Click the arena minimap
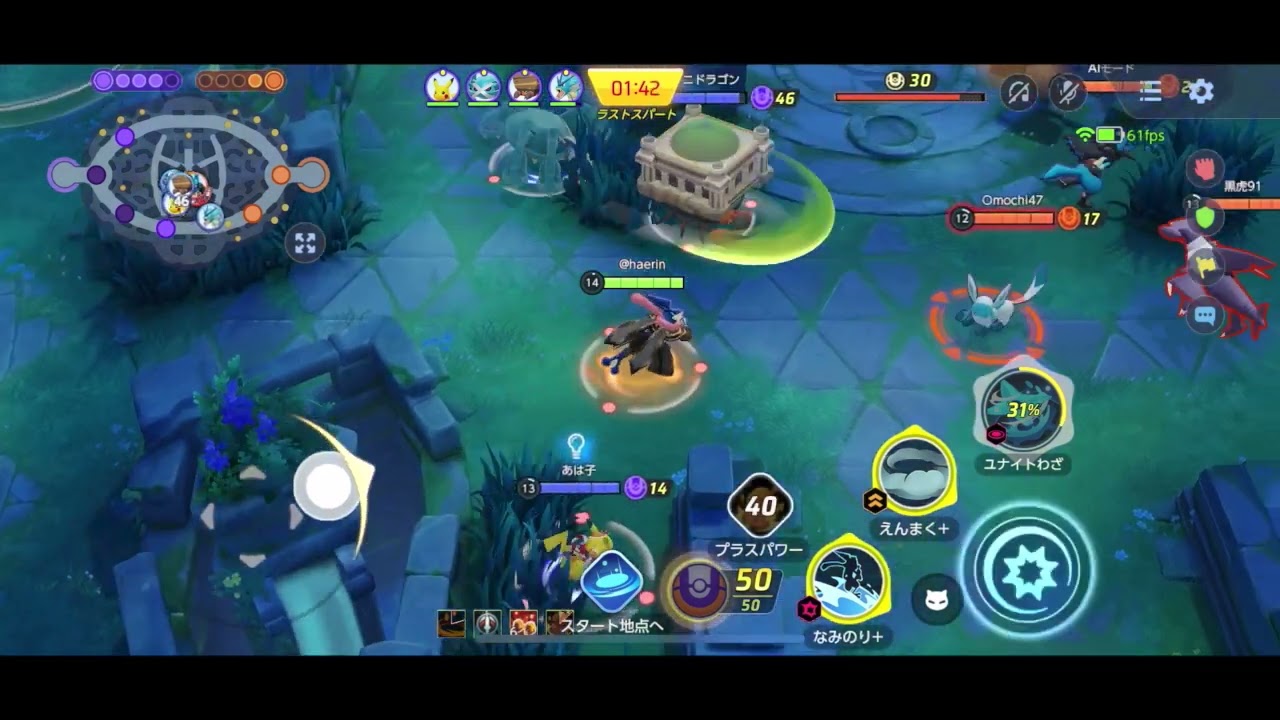The height and width of the screenshot is (720, 1280). tap(186, 181)
